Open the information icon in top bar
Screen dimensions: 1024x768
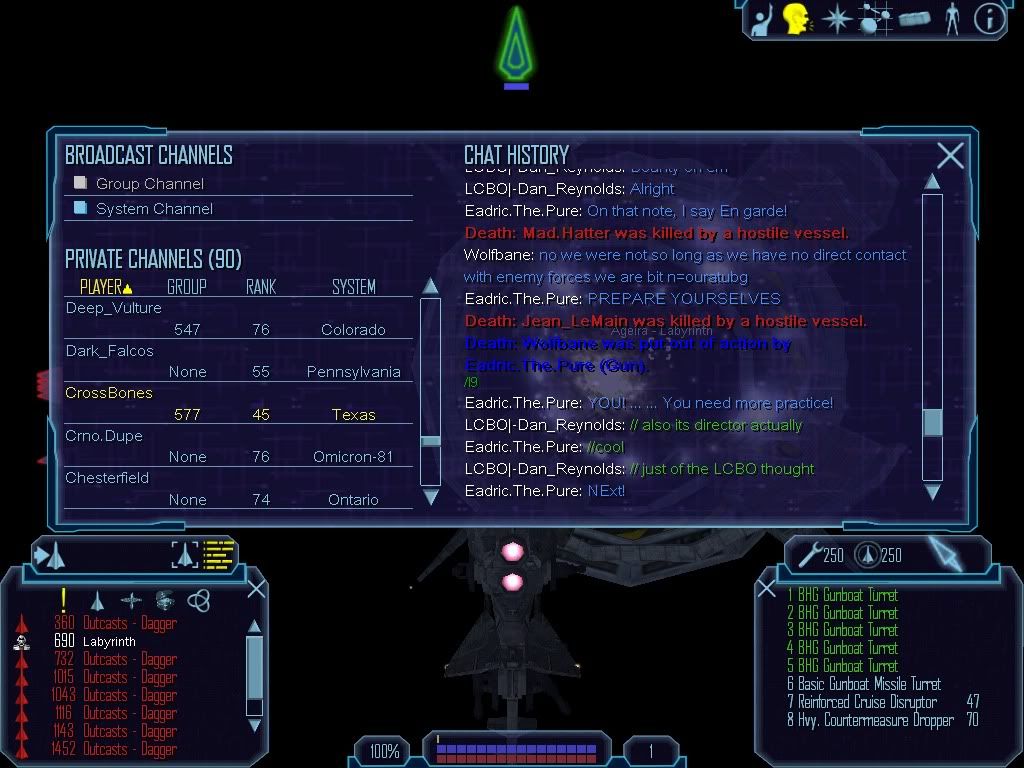coord(988,19)
